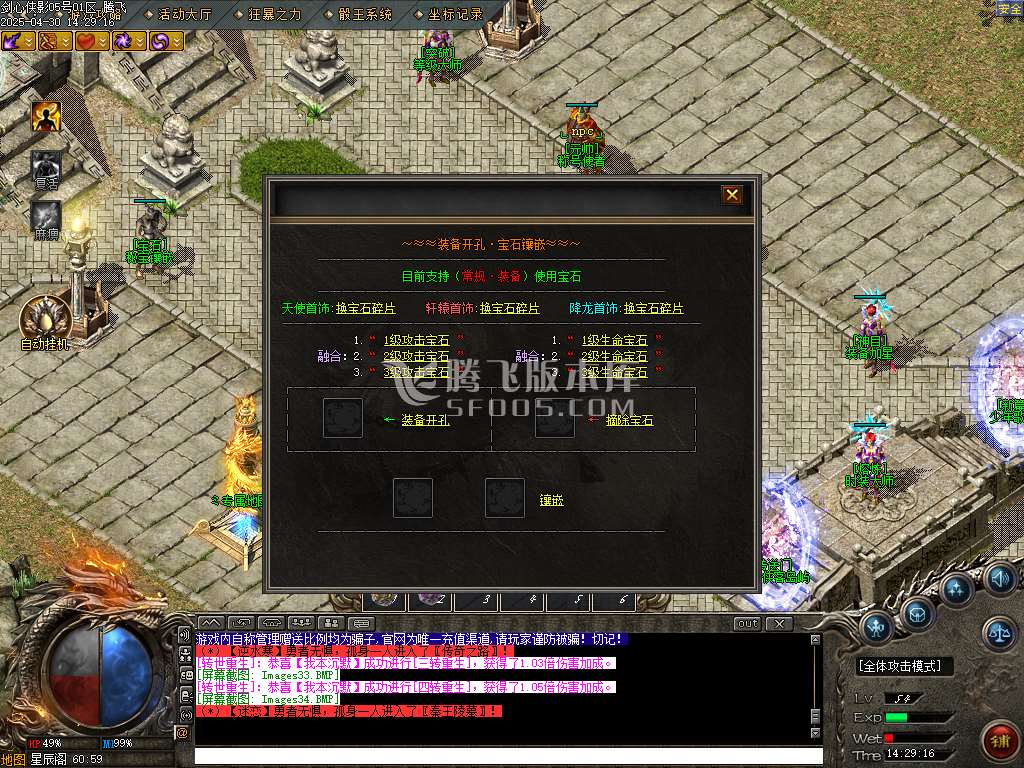Choose 1级攻击宝石 fusion option

click(416, 340)
